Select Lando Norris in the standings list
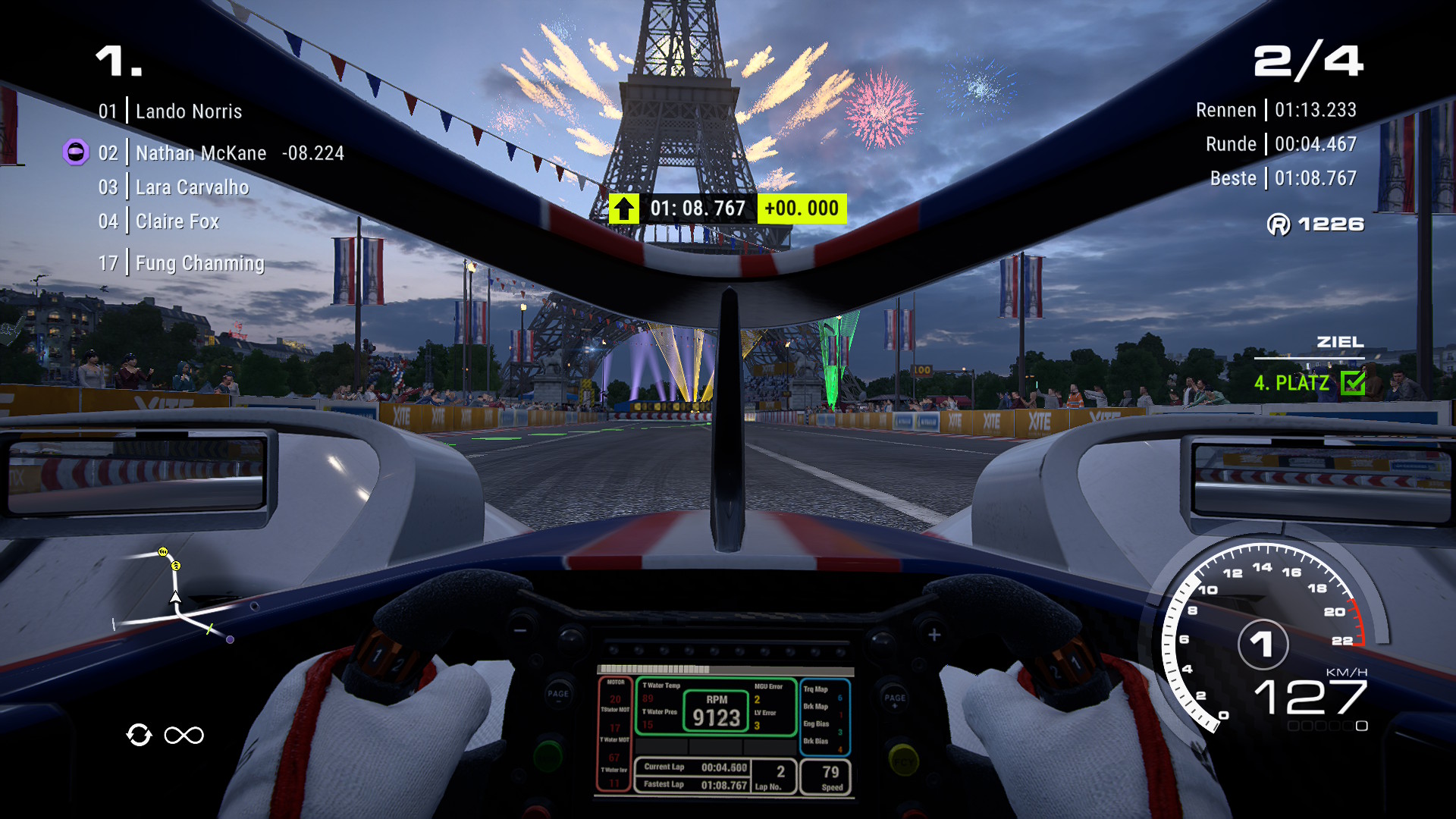Screen dimensions: 1456x819 (188, 111)
